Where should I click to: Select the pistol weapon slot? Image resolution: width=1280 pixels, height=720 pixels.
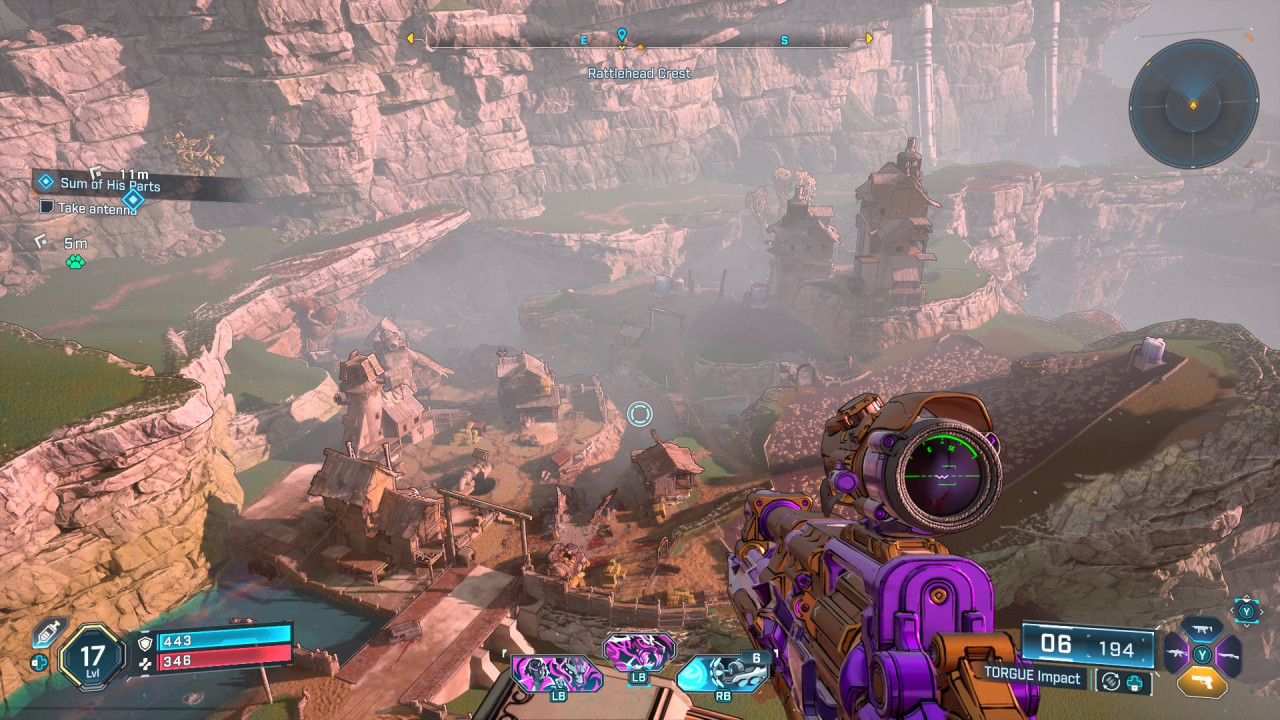pos(1202,680)
